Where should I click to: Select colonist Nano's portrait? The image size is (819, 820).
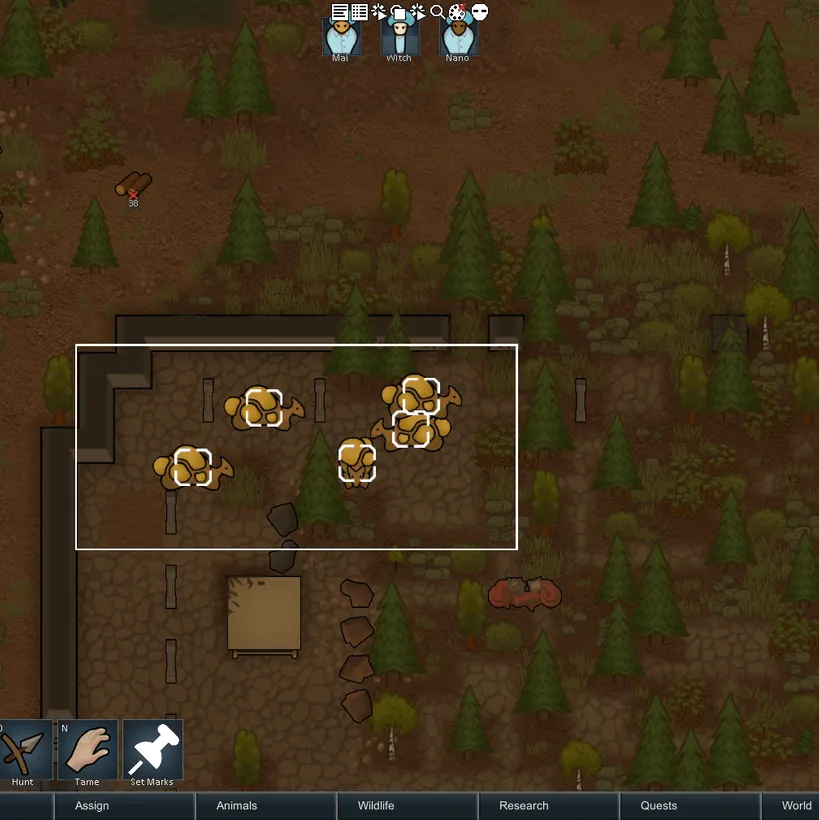(457, 37)
